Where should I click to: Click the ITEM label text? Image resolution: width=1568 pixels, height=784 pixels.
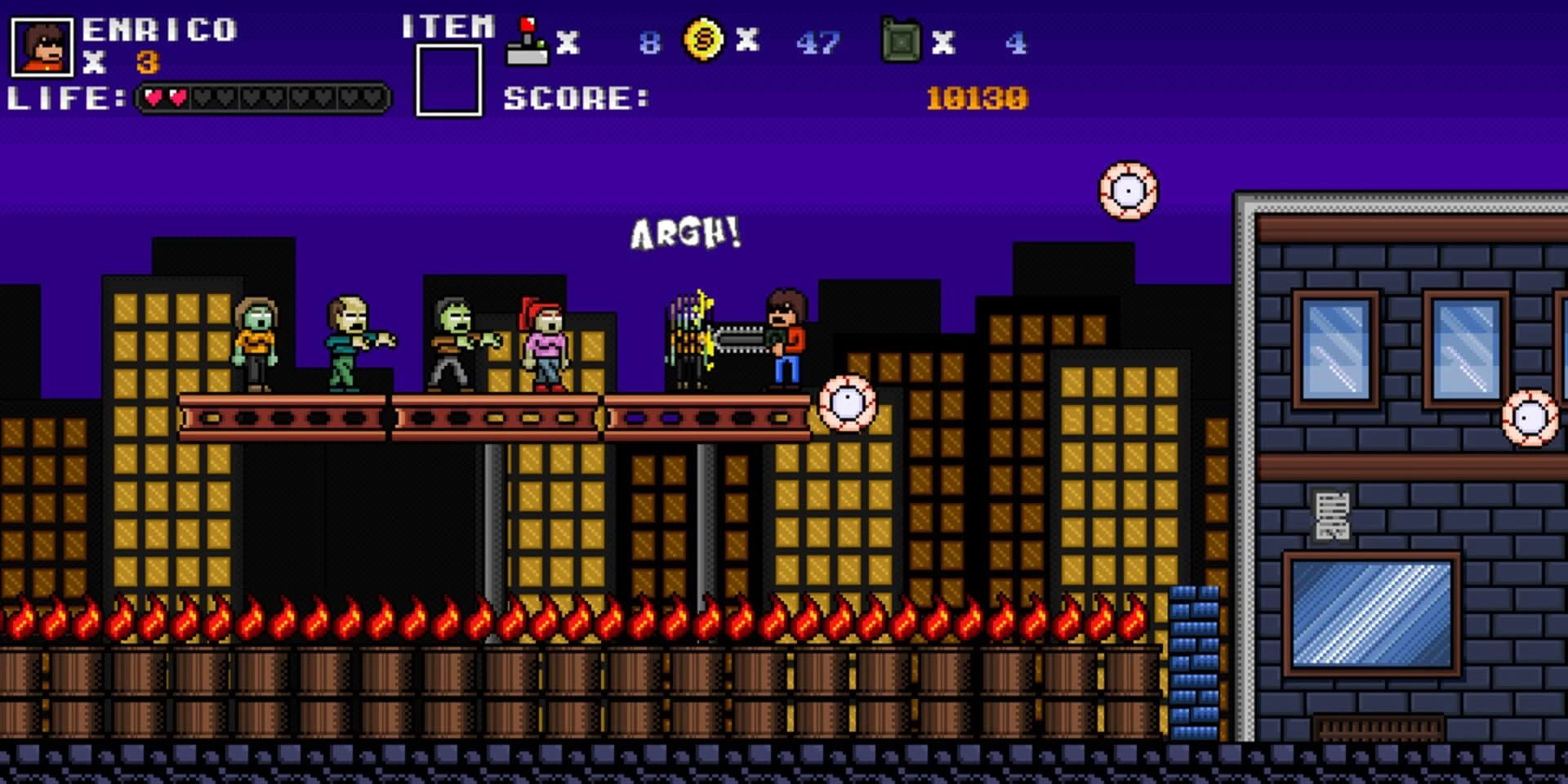pyautogui.click(x=448, y=27)
